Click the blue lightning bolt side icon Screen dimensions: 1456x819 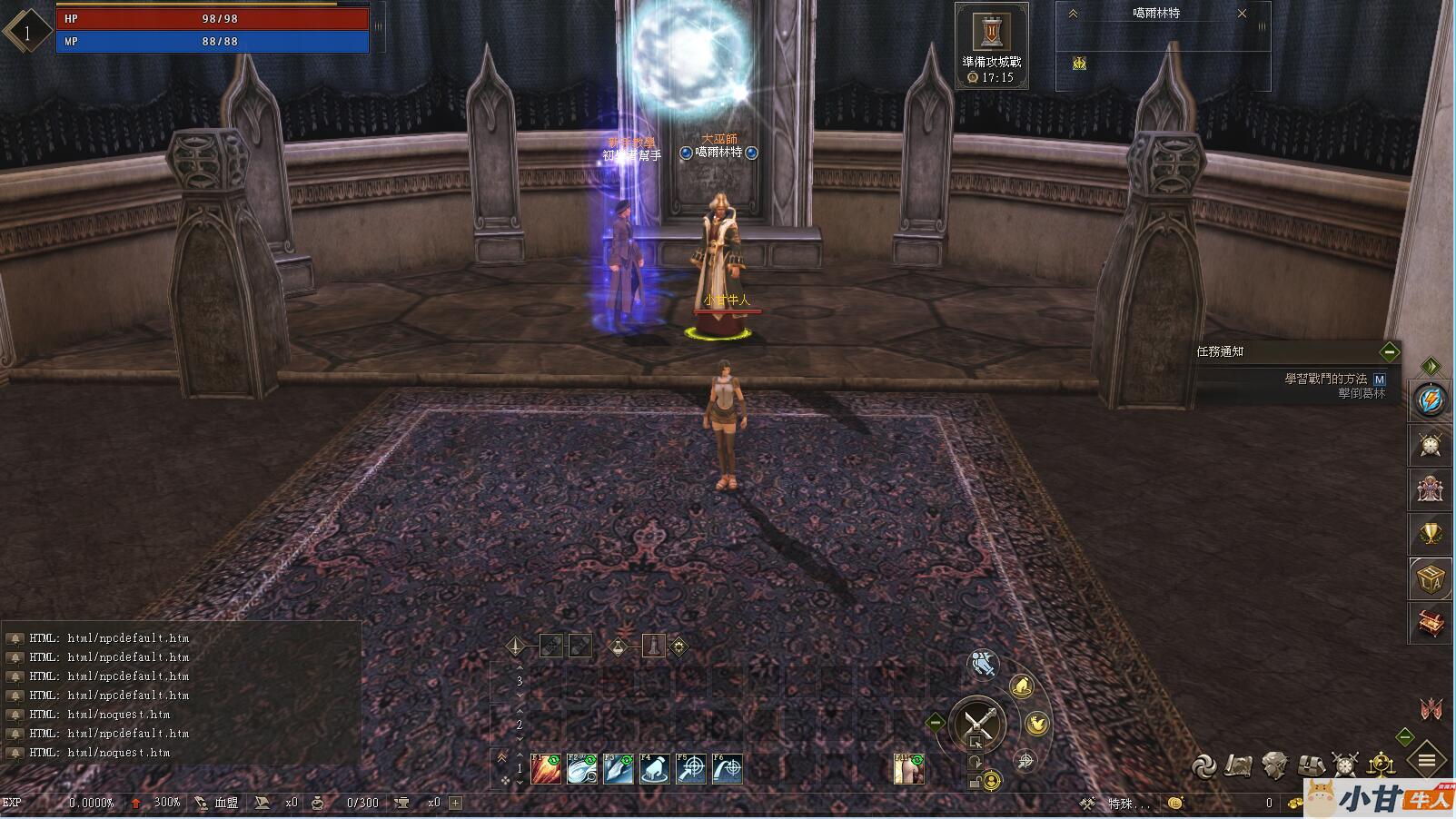(1430, 400)
